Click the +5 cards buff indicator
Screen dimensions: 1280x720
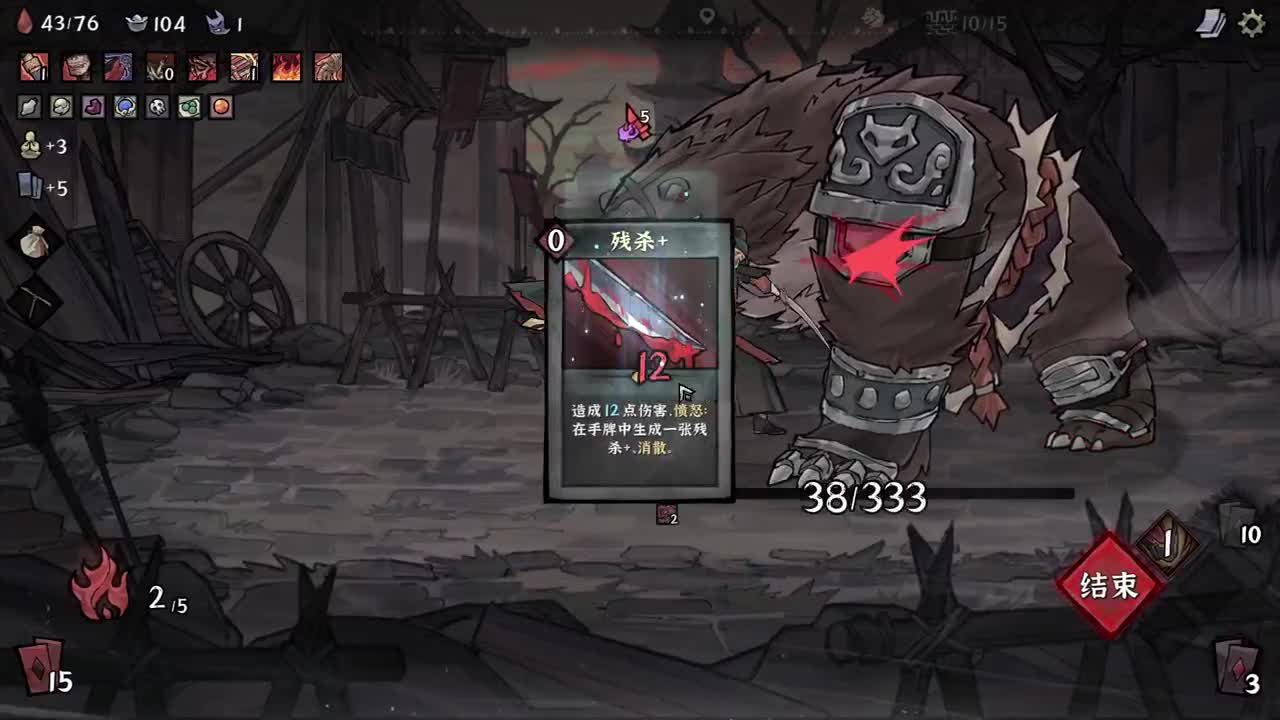[30, 183]
